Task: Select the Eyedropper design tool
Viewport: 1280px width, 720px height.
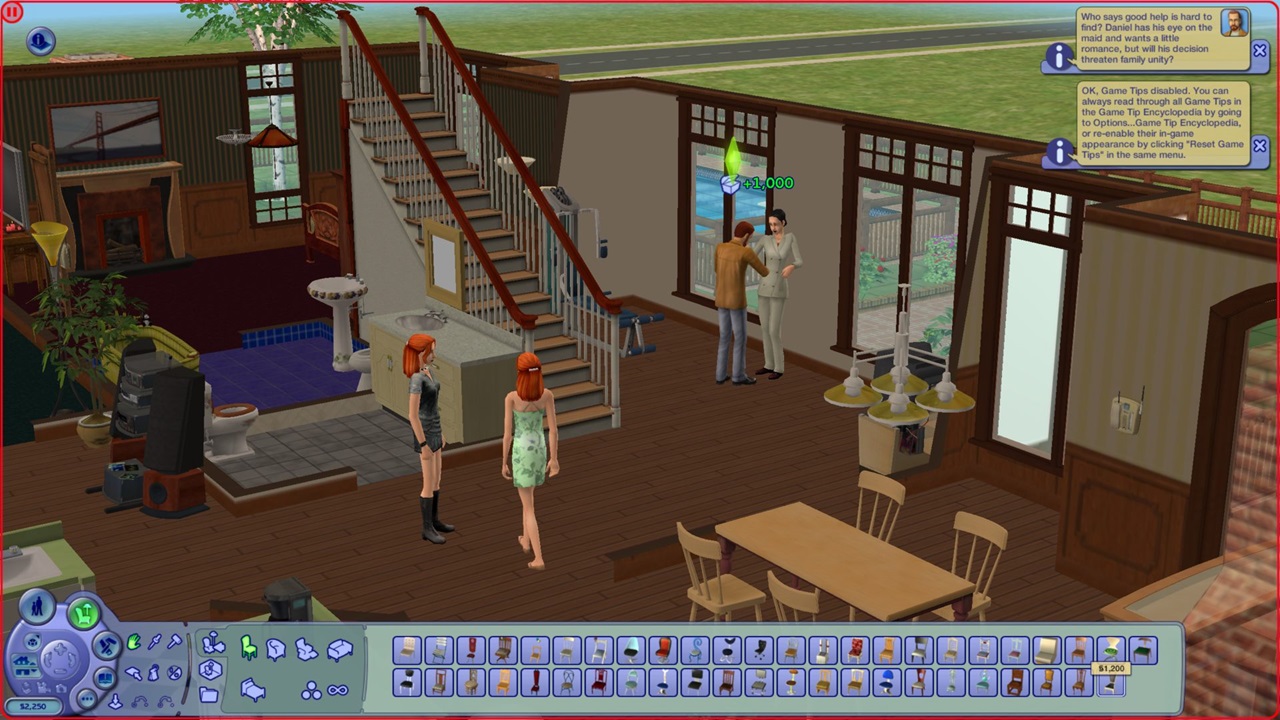Action: pos(153,641)
